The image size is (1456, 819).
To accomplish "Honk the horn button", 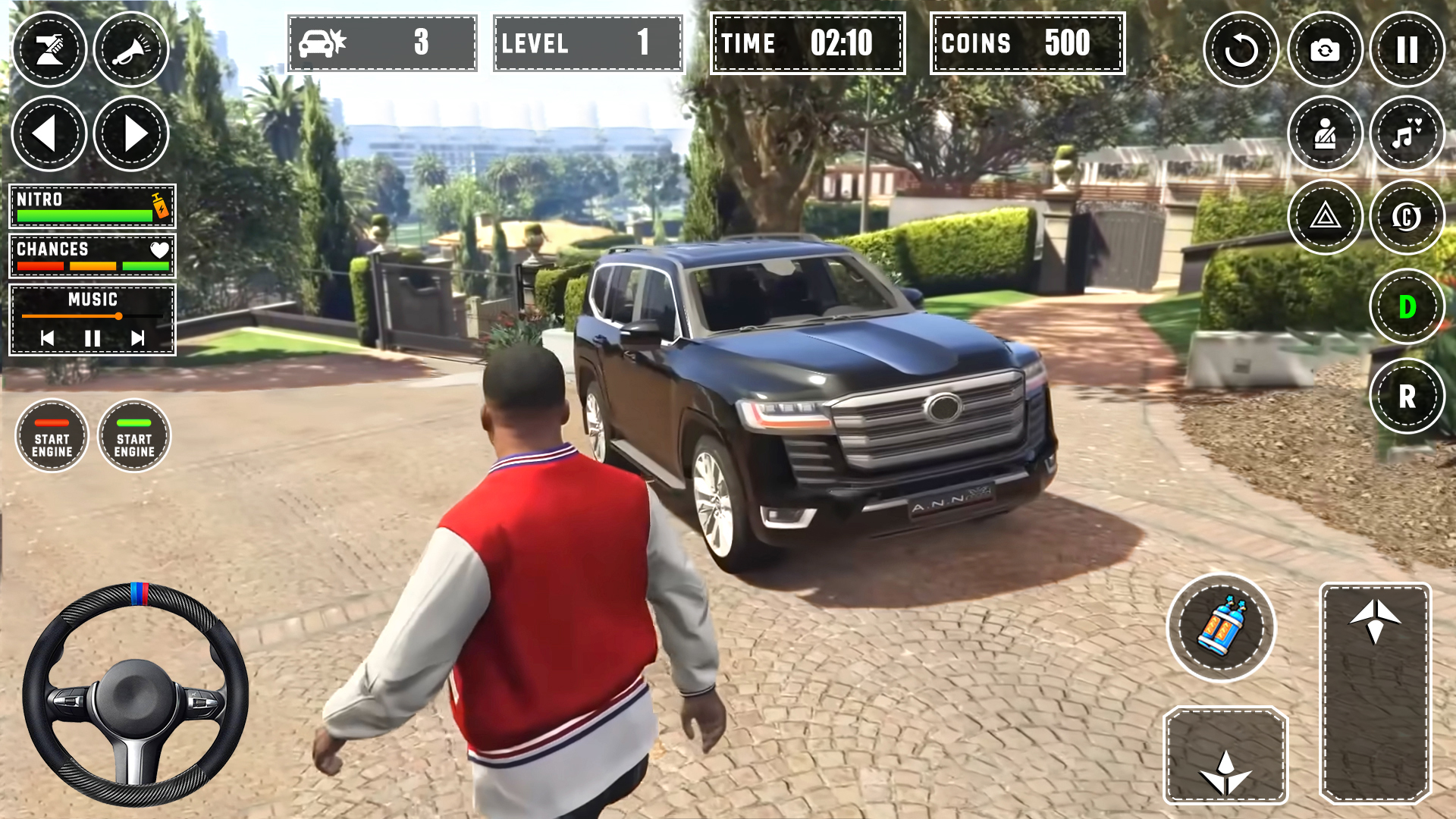I will (x=131, y=50).
